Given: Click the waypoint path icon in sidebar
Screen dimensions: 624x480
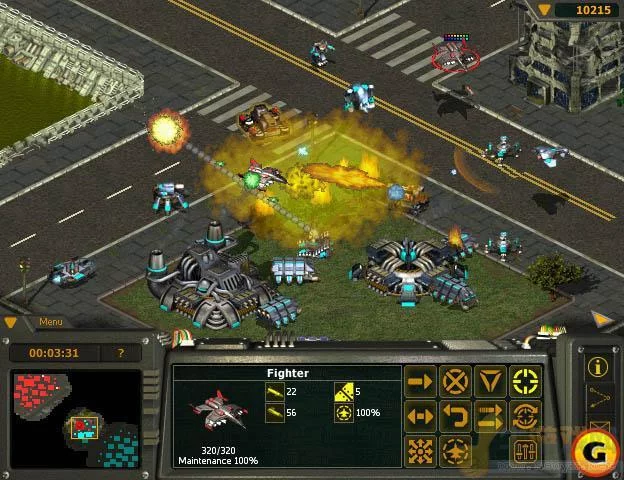Looking at the screenshot, I should pyautogui.click(x=599, y=399).
